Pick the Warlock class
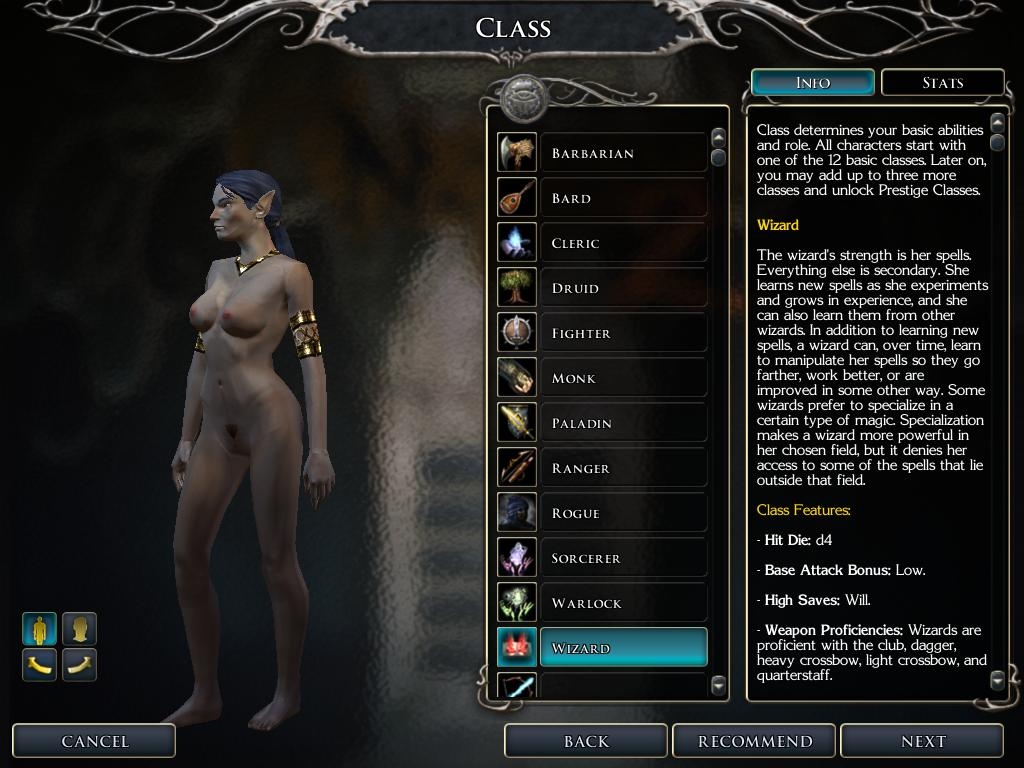Viewport: 1024px width, 768px height. tap(623, 603)
